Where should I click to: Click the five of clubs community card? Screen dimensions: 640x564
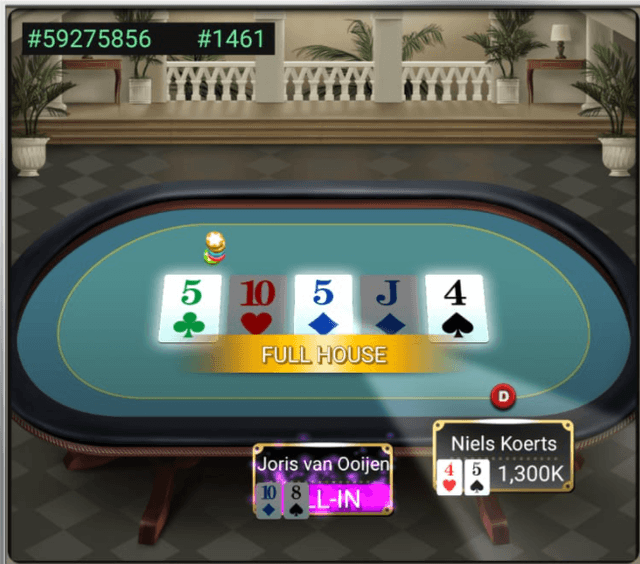(x=191, y=309)
